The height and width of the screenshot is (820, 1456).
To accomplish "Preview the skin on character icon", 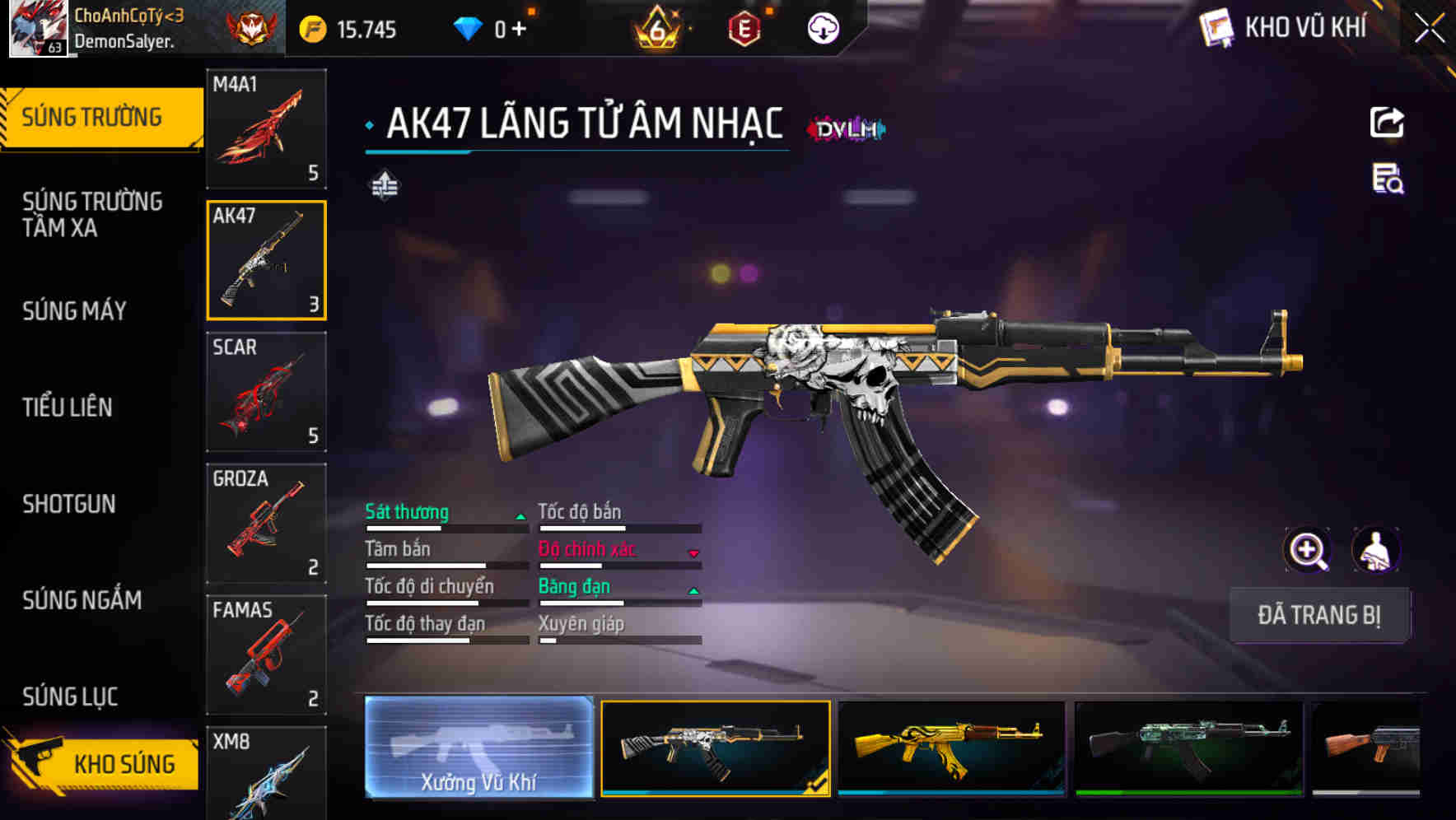I will pyautogui.click(x=1375, y=550).
